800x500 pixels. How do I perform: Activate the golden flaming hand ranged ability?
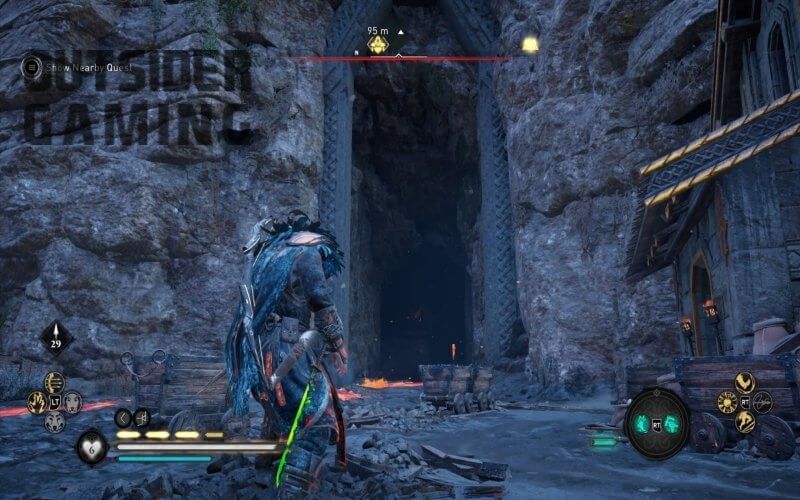pyautogui.click(x=37, y=402)
